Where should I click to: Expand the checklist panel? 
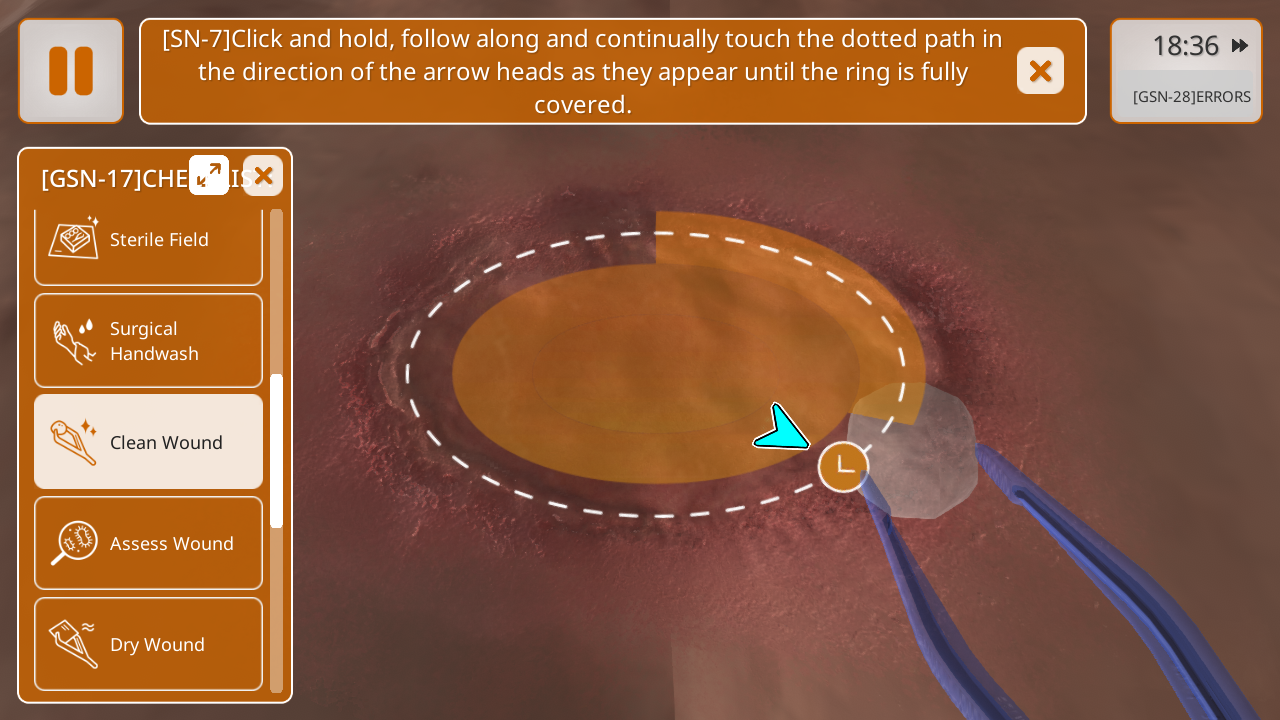point(209,175)
